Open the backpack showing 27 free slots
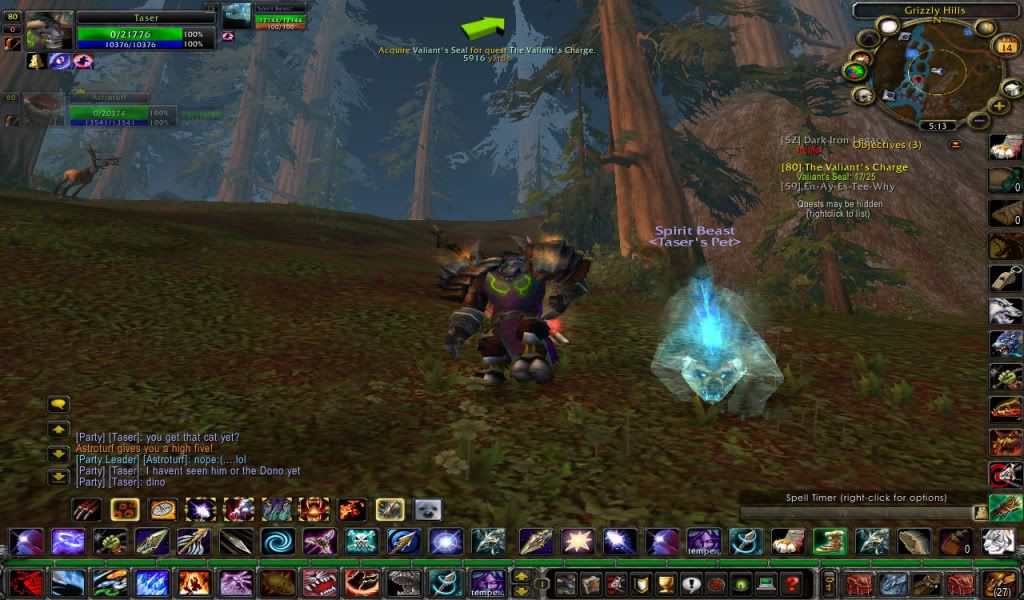Image resolution: width=1024 pixels, height=600 pixels. point(998,583)
